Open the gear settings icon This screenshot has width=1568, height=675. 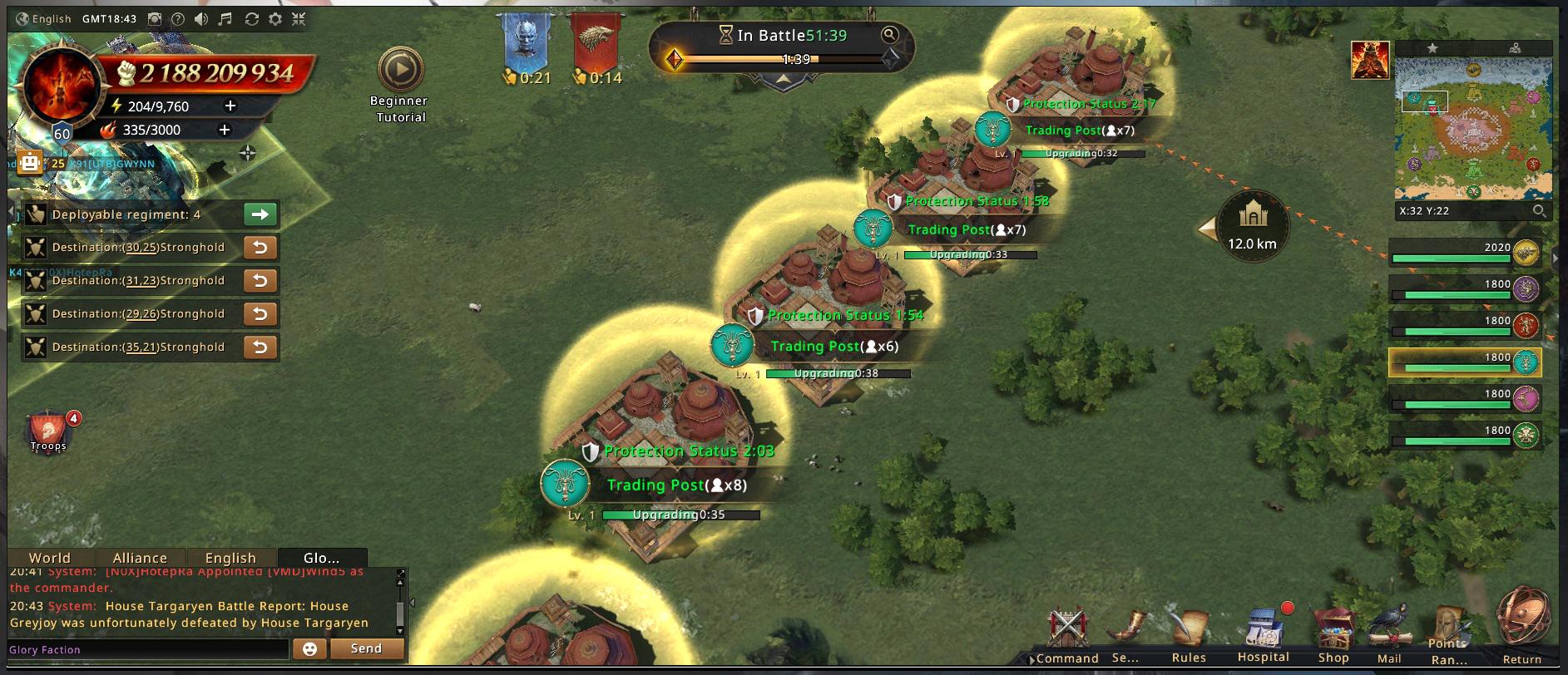click(275, 19)
